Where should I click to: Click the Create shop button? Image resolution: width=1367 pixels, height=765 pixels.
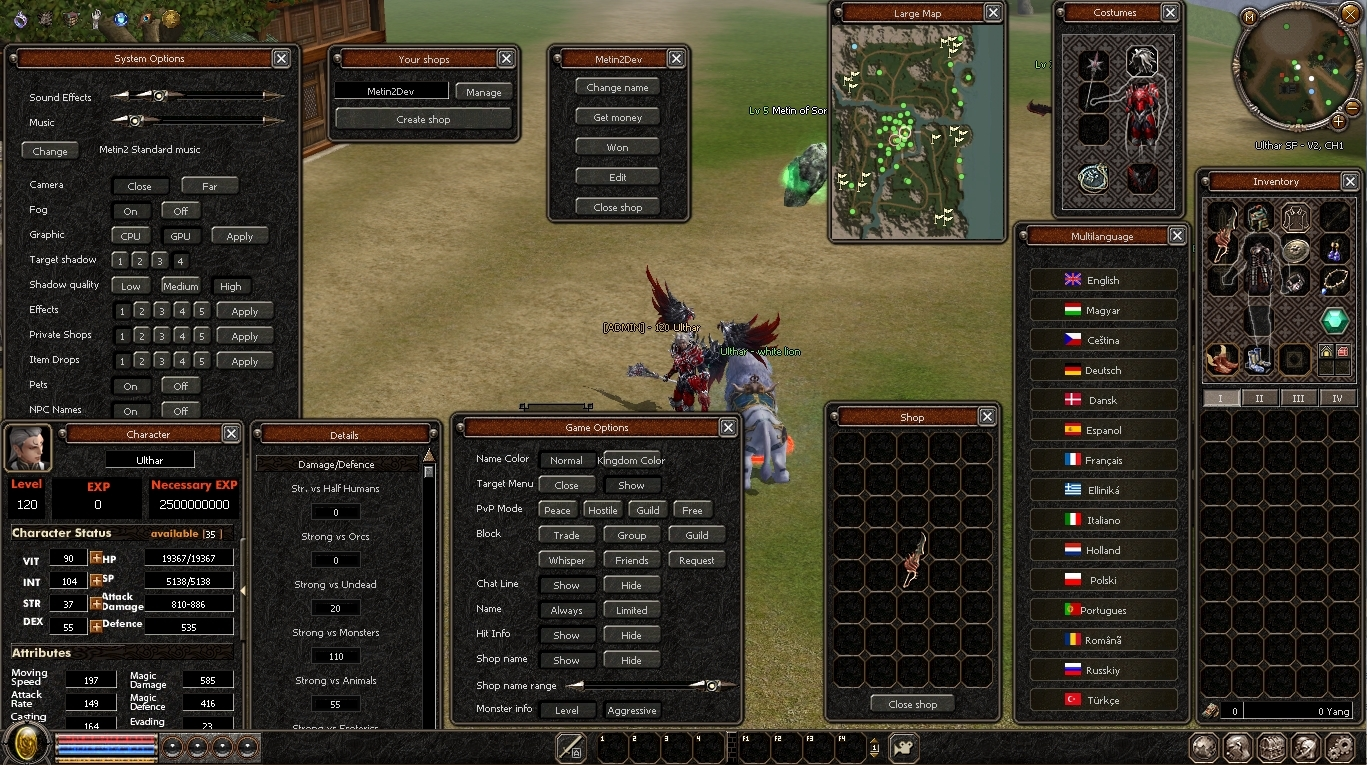pos(423,119)
